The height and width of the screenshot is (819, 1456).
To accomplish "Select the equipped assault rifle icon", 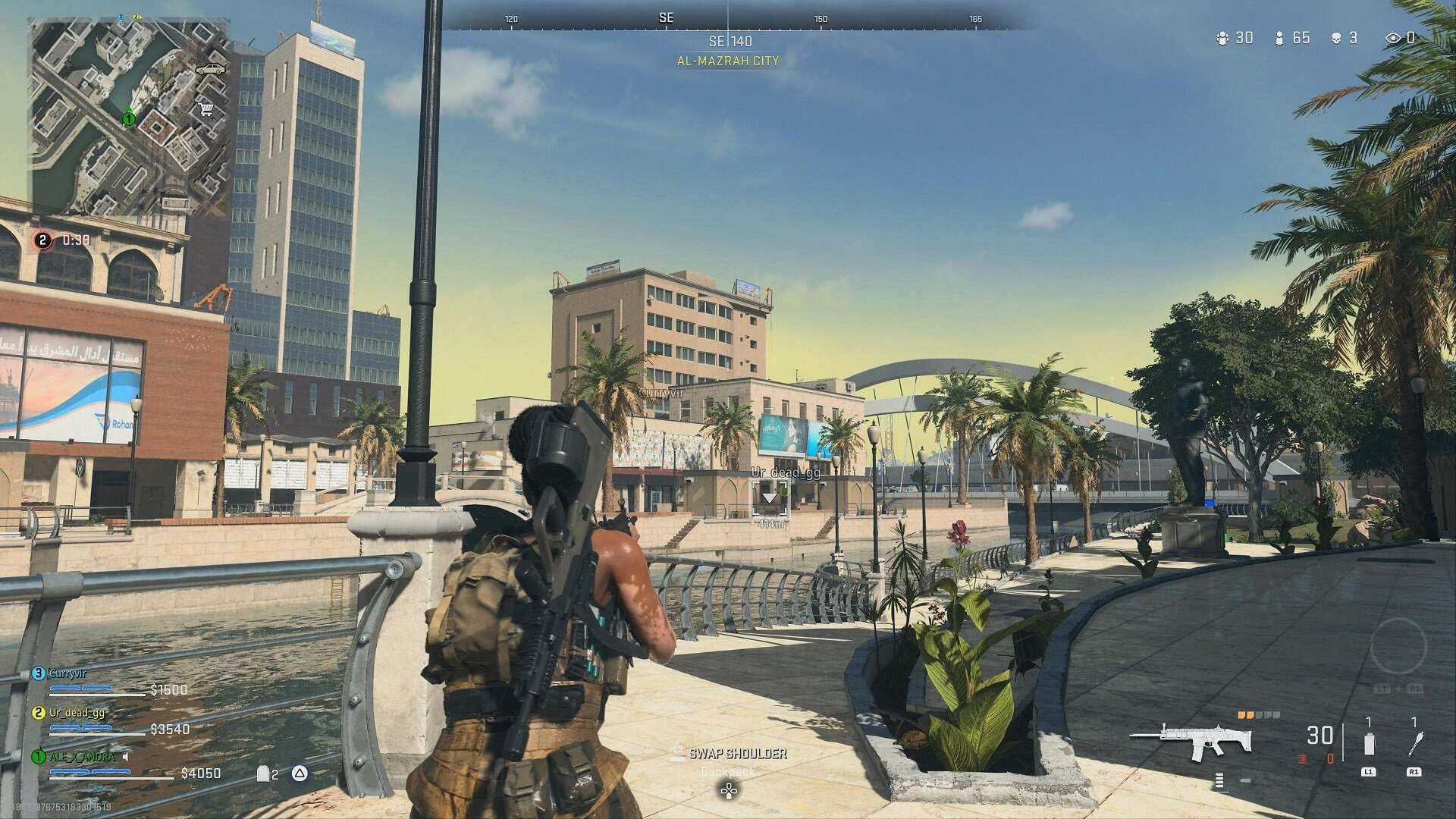I will pos(1190,739).
